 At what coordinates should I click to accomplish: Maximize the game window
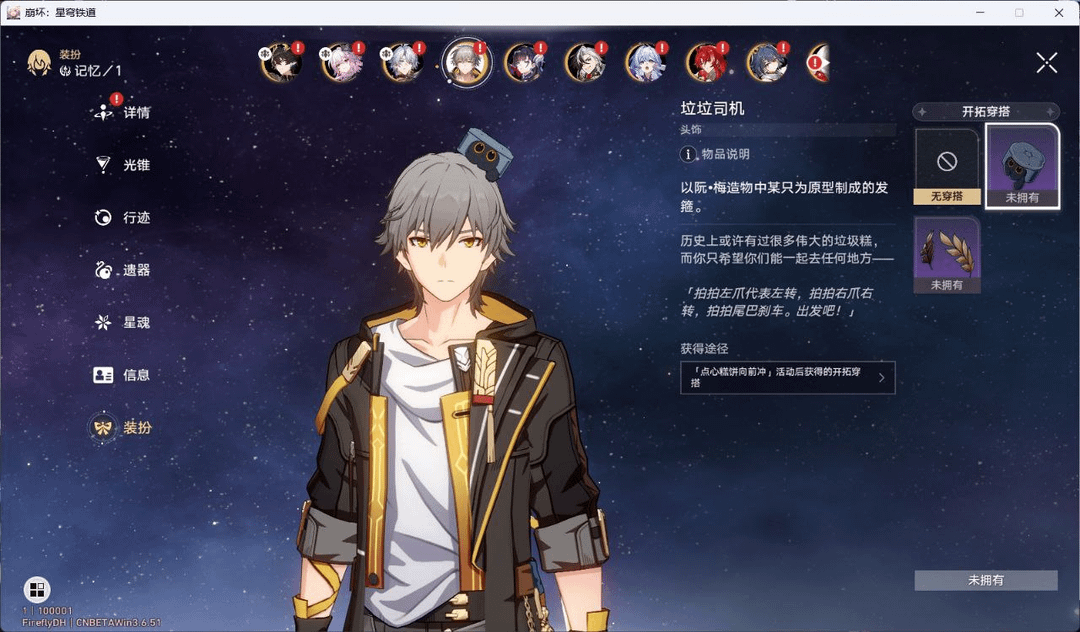tap(1019, 12)
